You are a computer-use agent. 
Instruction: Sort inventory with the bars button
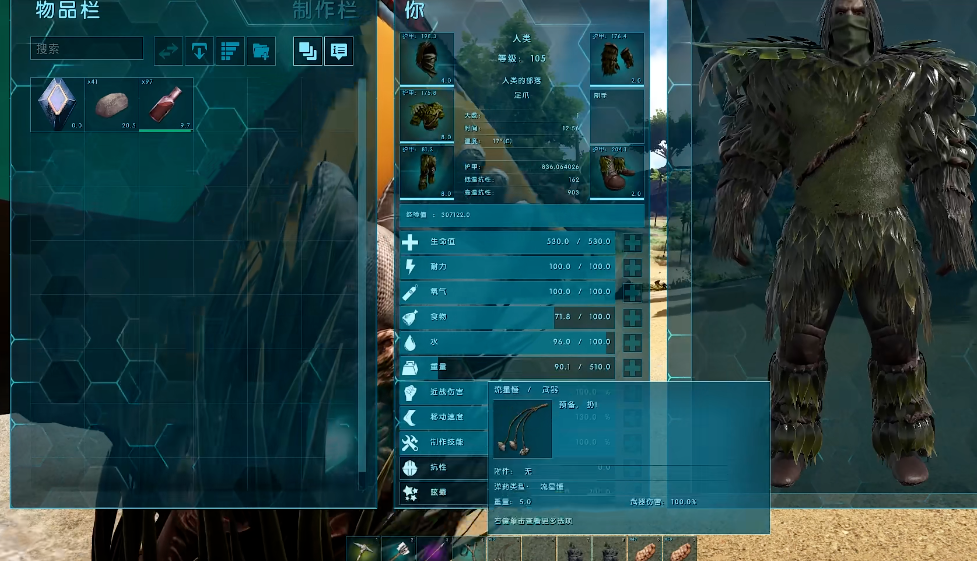[x=230, y=50]
